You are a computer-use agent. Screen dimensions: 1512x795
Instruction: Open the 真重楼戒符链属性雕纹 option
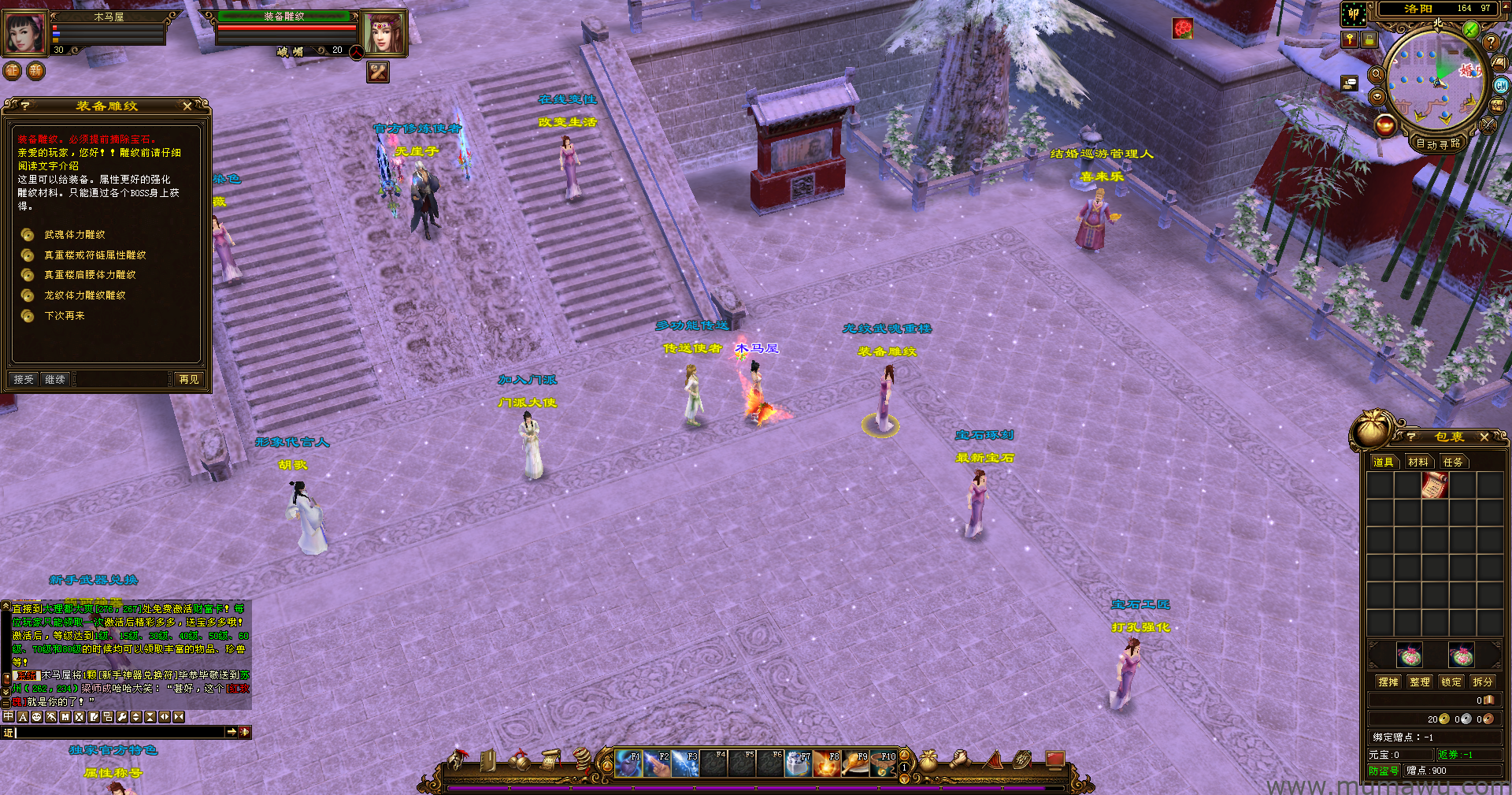[94, 255]
